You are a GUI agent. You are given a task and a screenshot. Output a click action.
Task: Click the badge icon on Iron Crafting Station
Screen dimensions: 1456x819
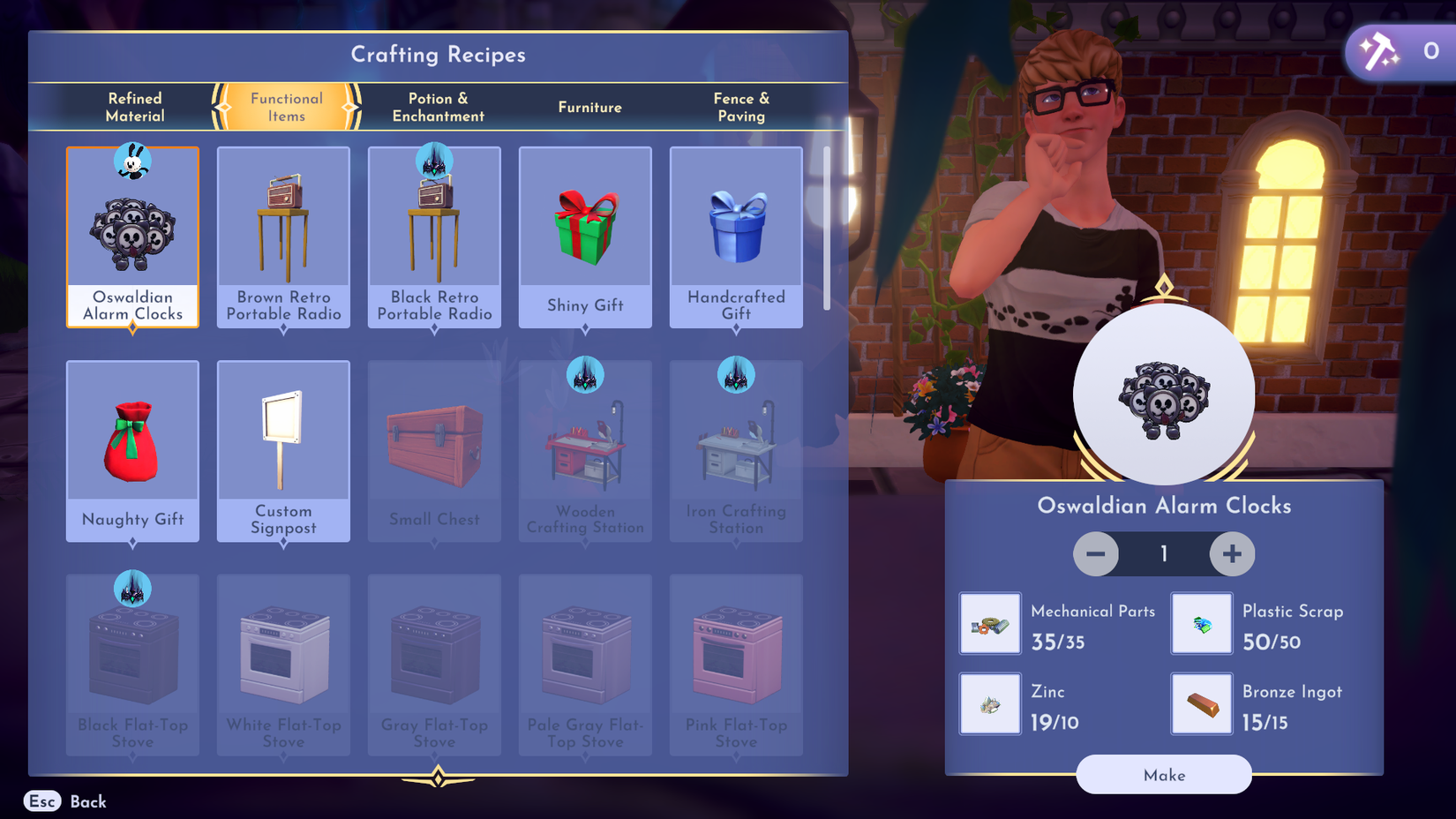736,374
